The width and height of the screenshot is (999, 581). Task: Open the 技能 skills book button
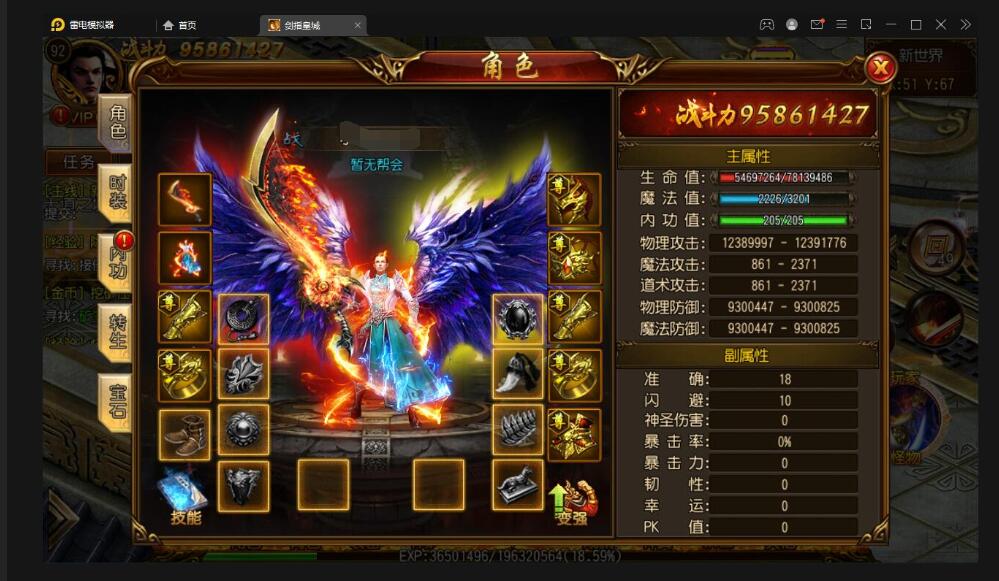185,496
